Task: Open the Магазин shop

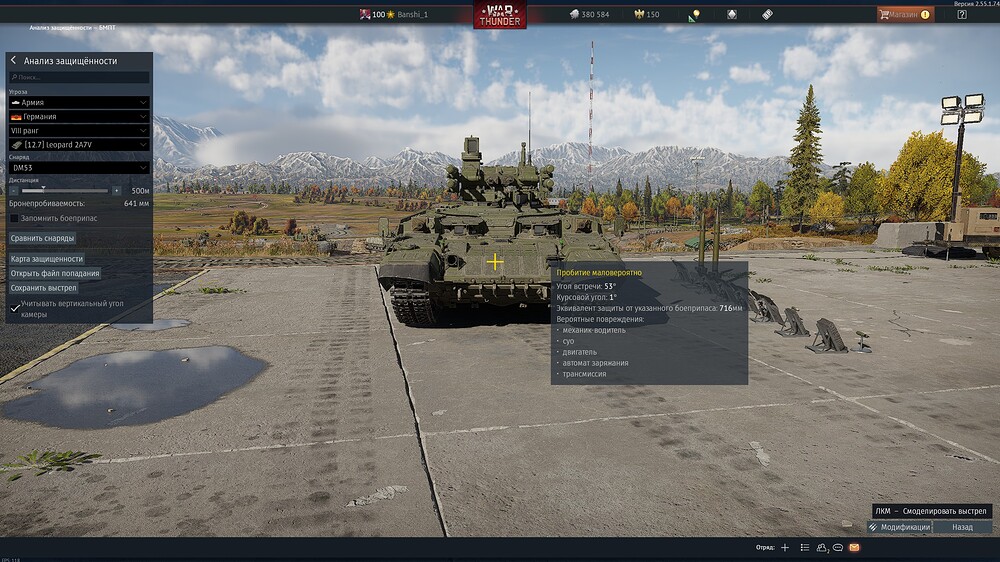Action: [905, 15]
